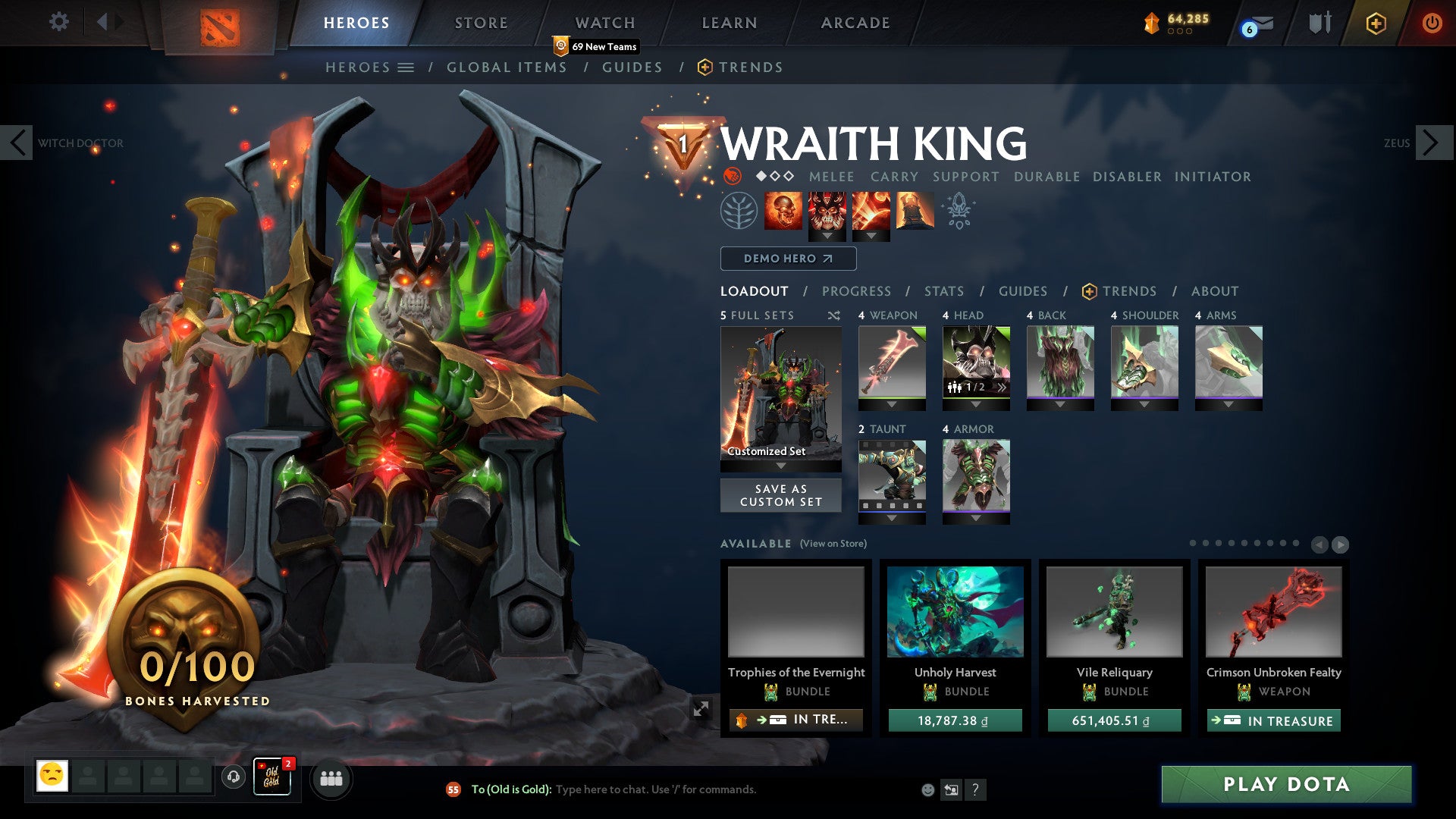Expand the dropdown arrow under the second ability

point(827,237)
